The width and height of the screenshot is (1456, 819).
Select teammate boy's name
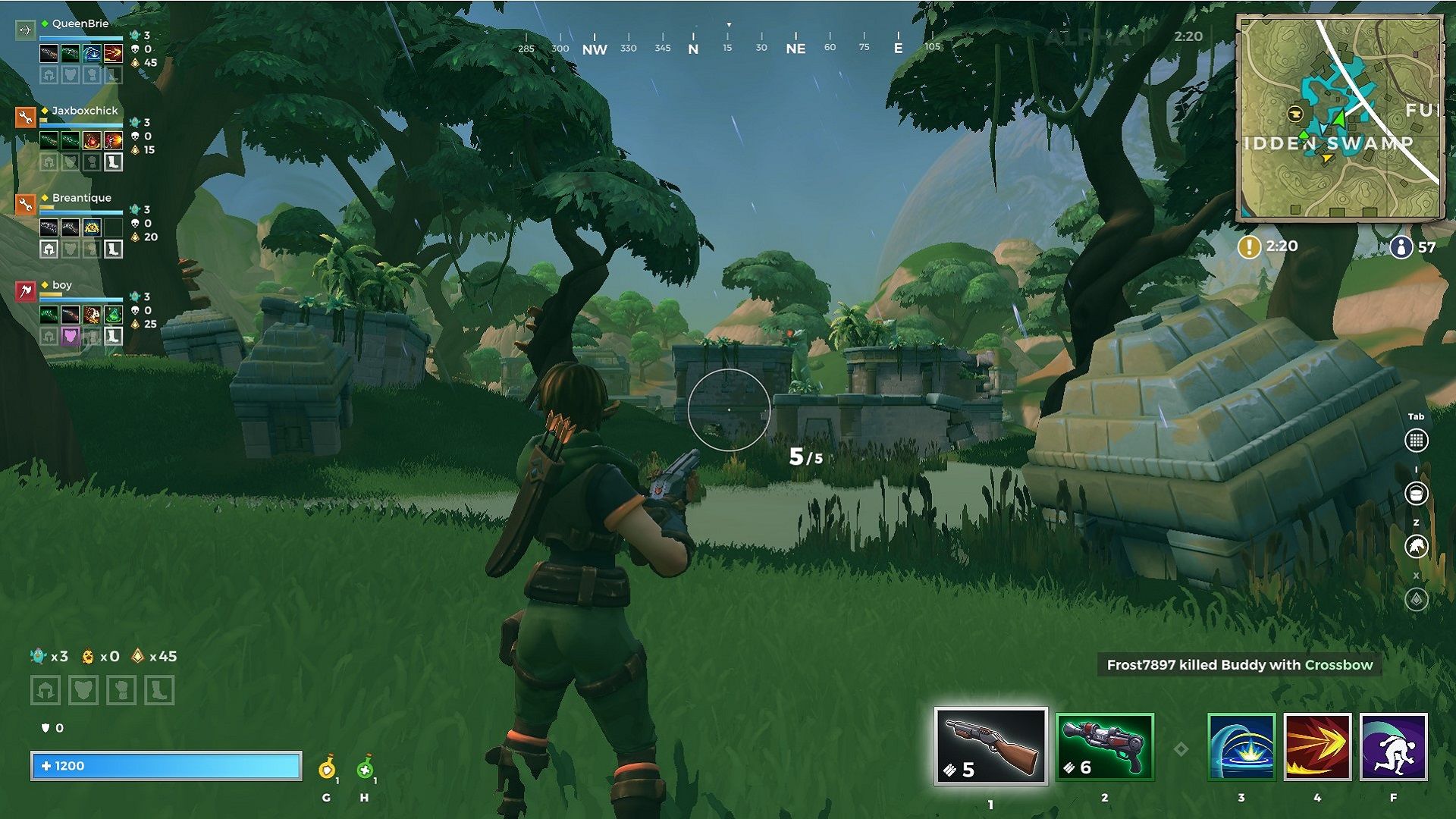tap(62, 285)
